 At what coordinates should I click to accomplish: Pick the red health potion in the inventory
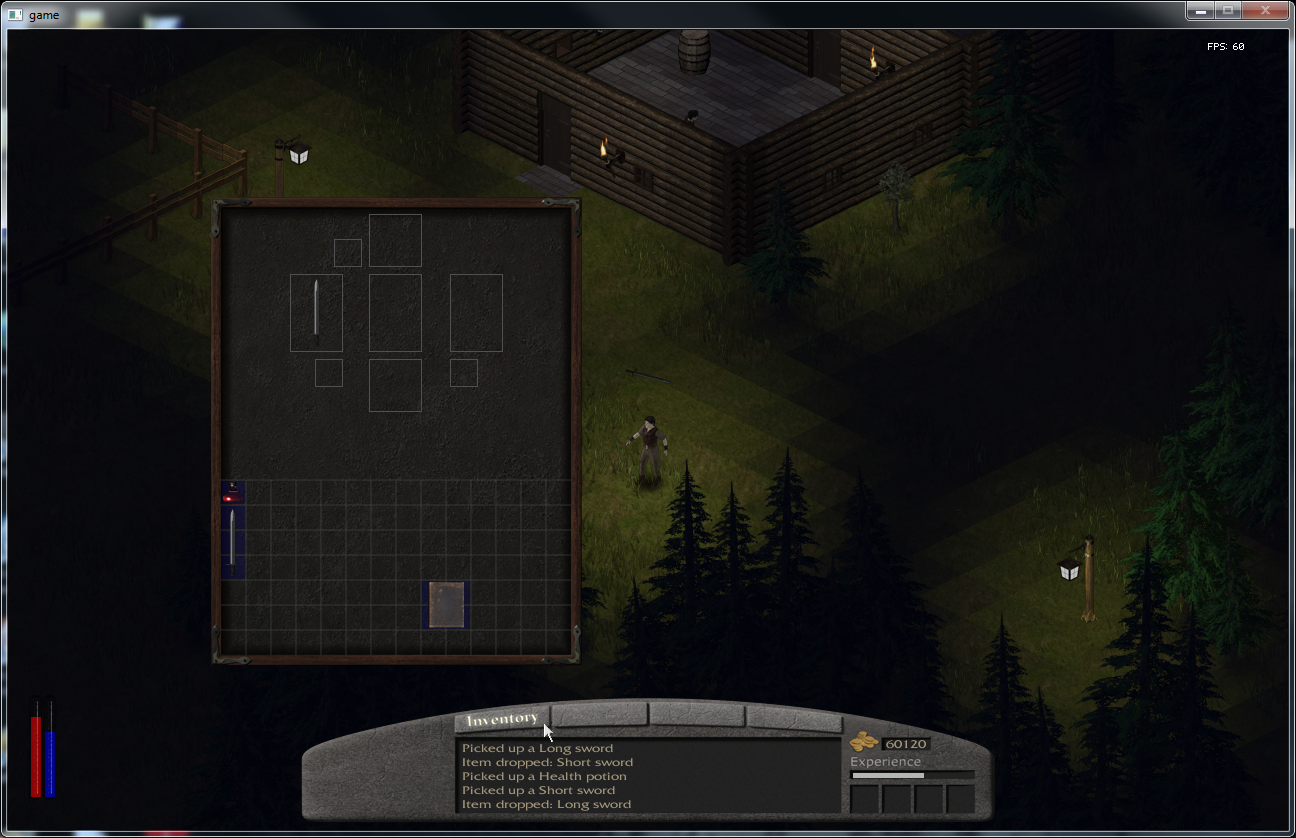[232, 492]
